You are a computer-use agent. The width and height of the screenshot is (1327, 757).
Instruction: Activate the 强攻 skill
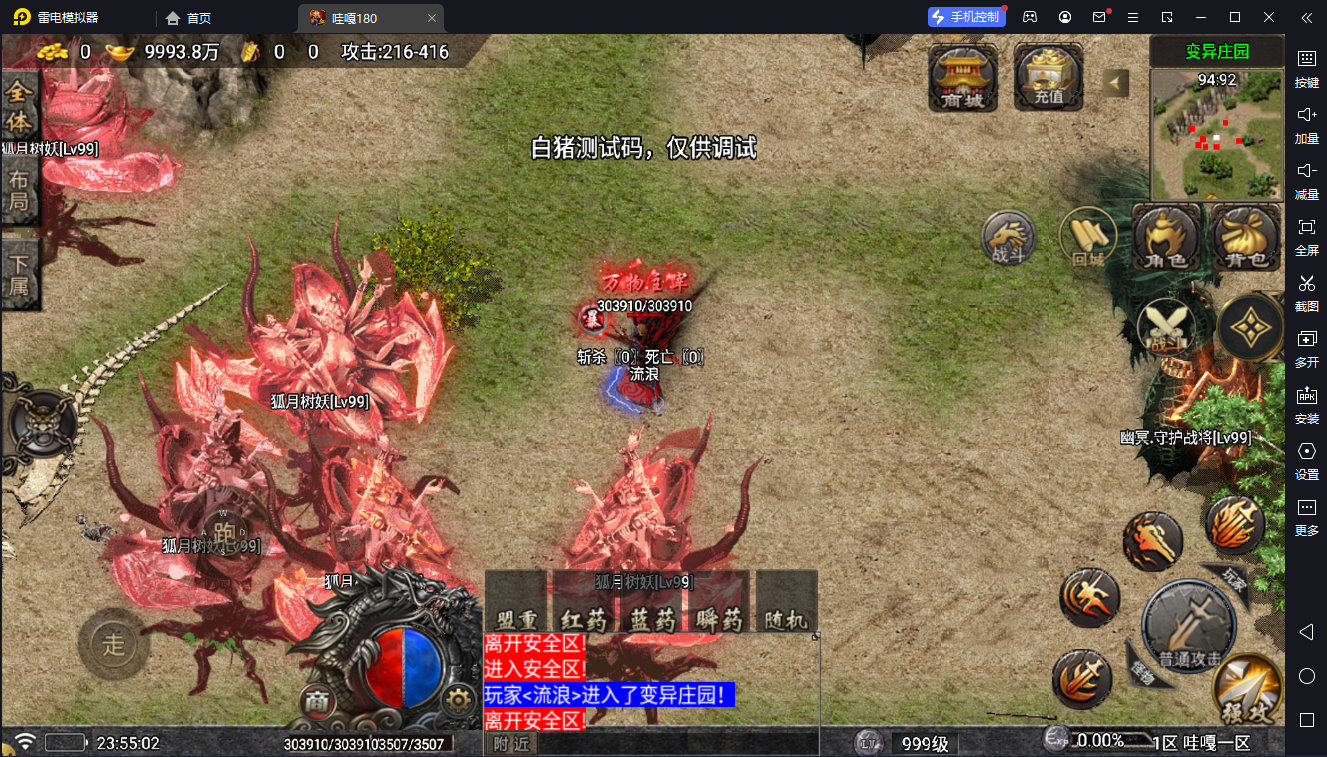click(x=1246, y=688)
